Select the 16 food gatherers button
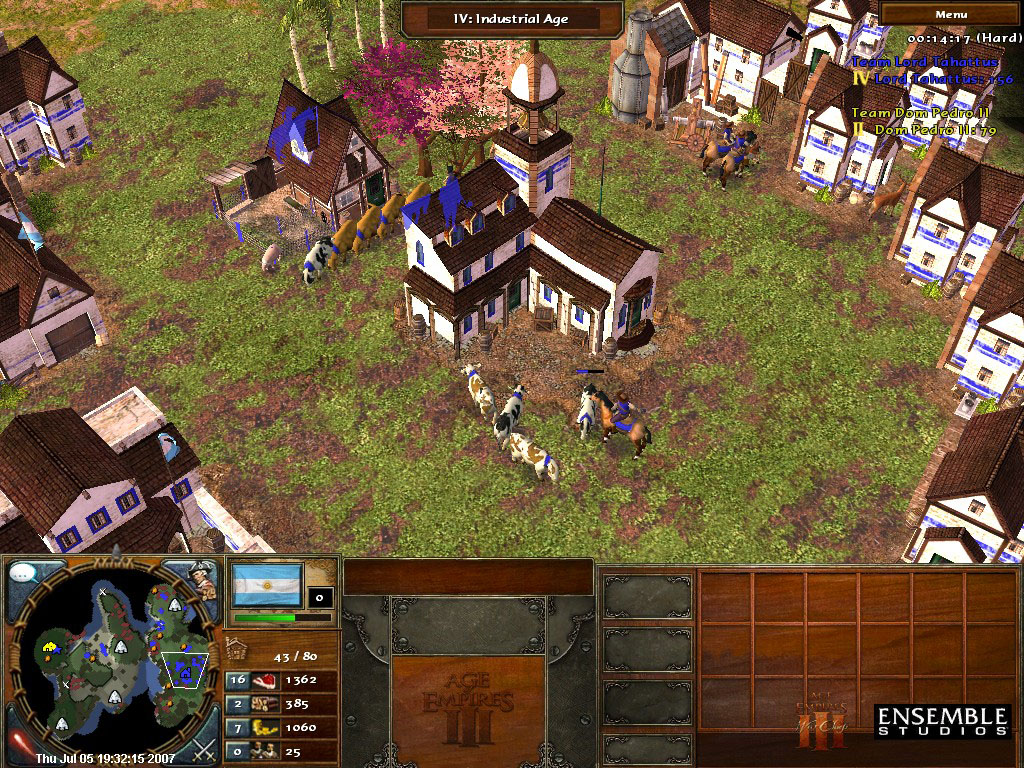This screenshot has width=1024, height=768. [238, 680]
